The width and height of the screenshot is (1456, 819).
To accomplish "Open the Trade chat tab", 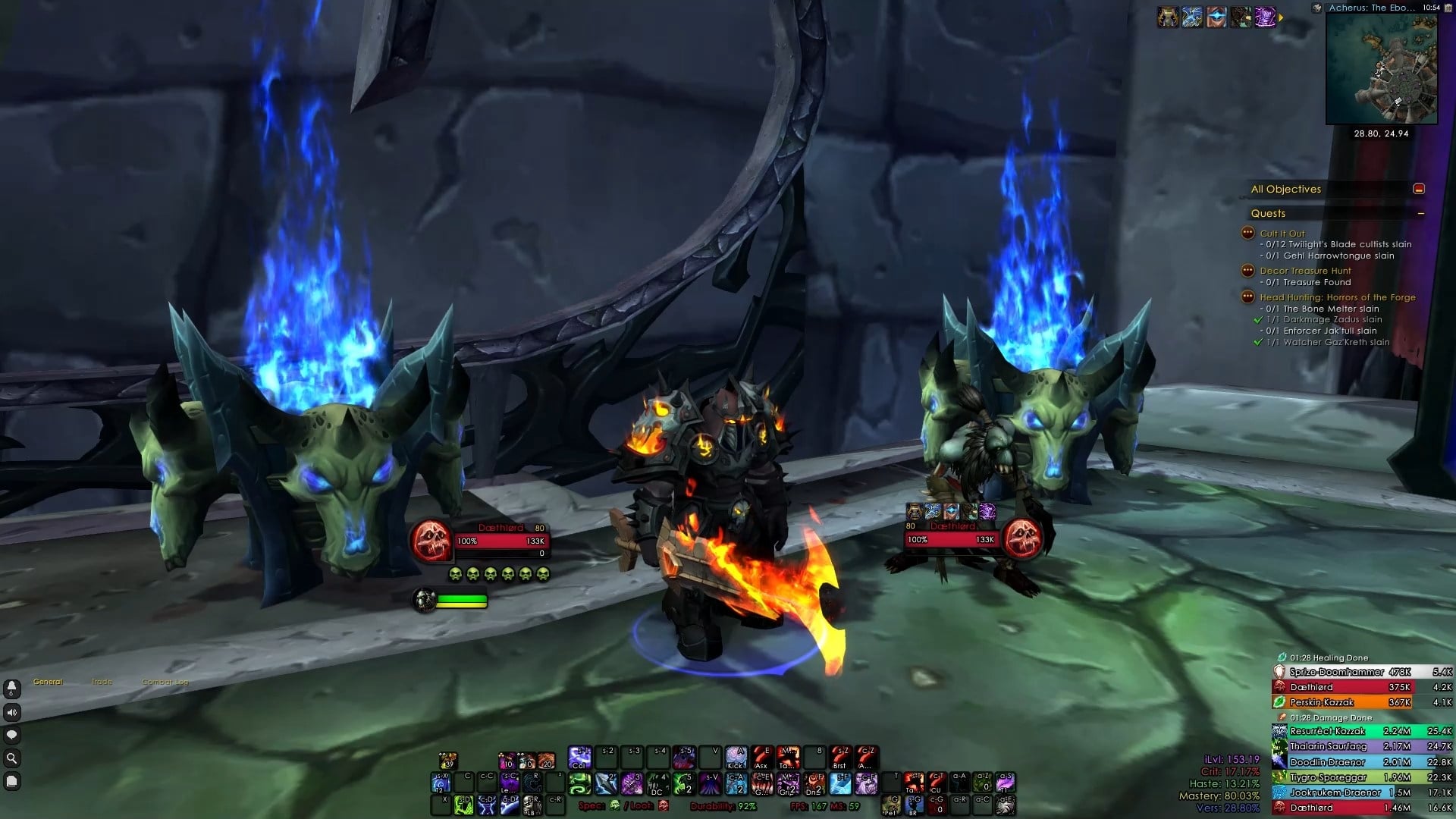I will [102, 682].
